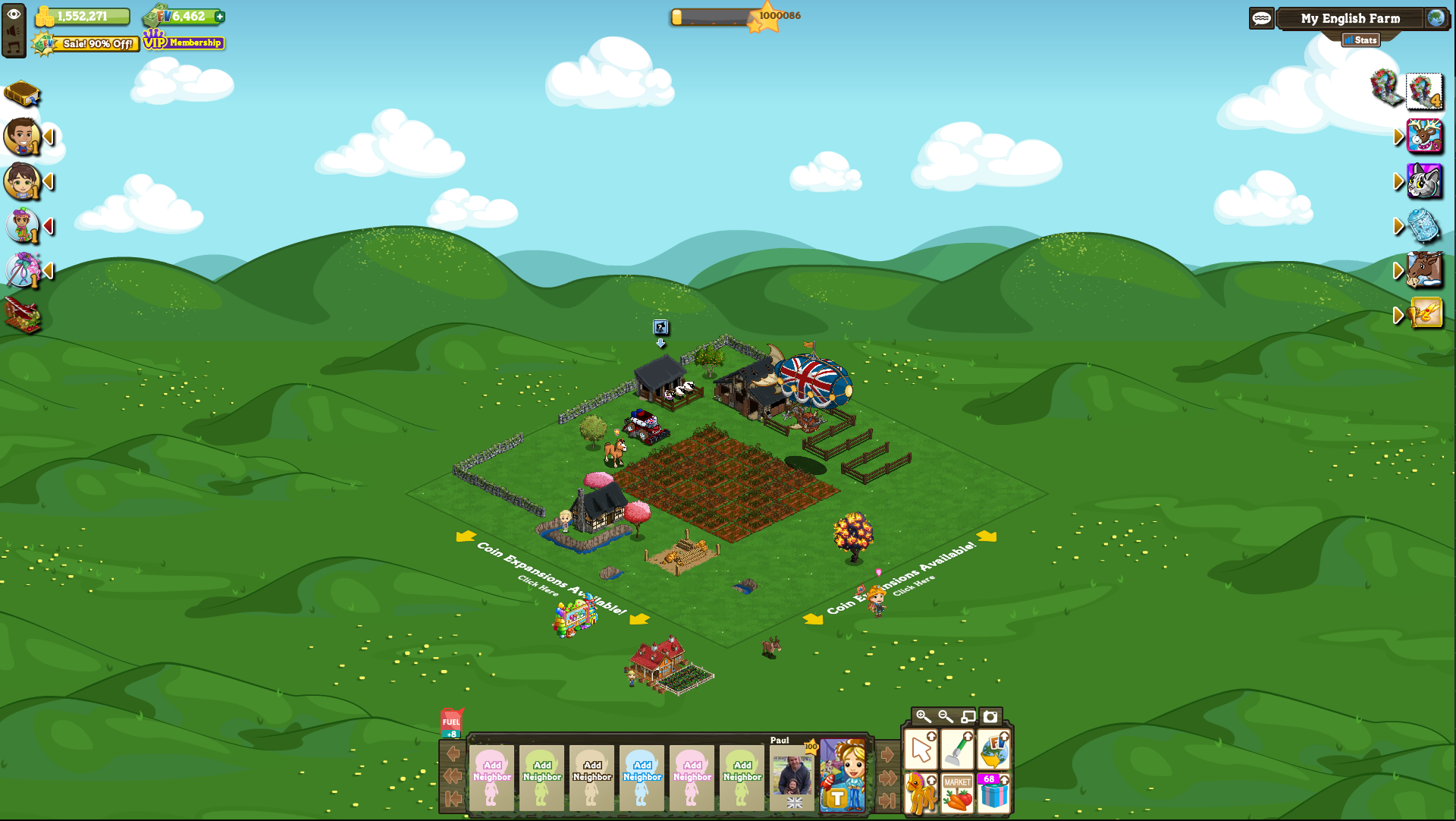Toggle sound effects speaker icon
Image resolution: width=1456 pixels, height=821 pixels.
pos(13,31)
